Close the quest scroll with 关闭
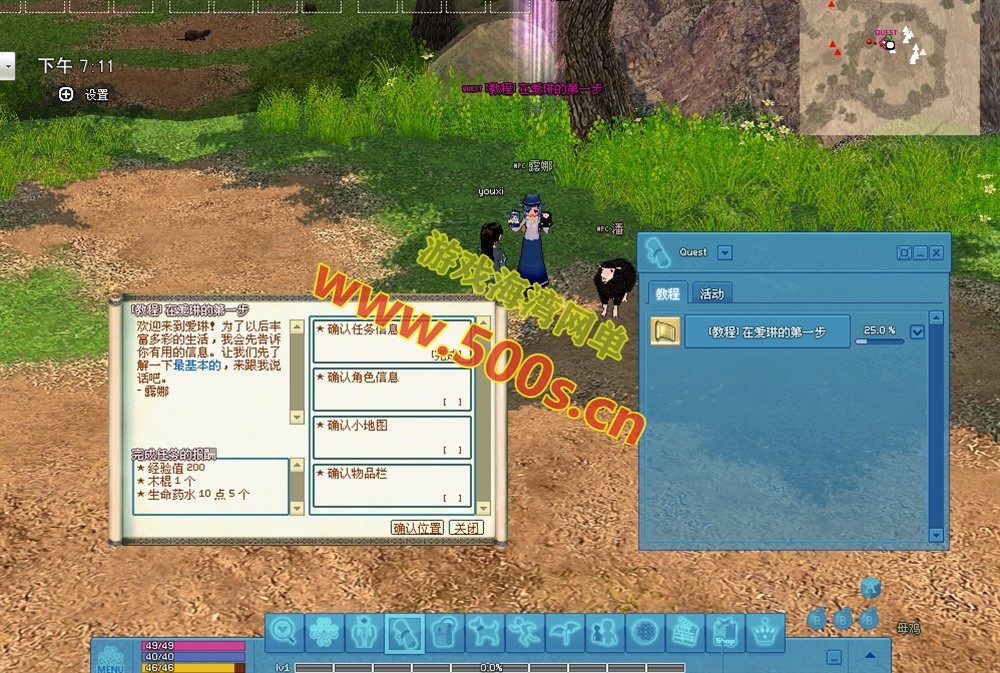This screenshot has width=1000, height=673. (466, 528)
